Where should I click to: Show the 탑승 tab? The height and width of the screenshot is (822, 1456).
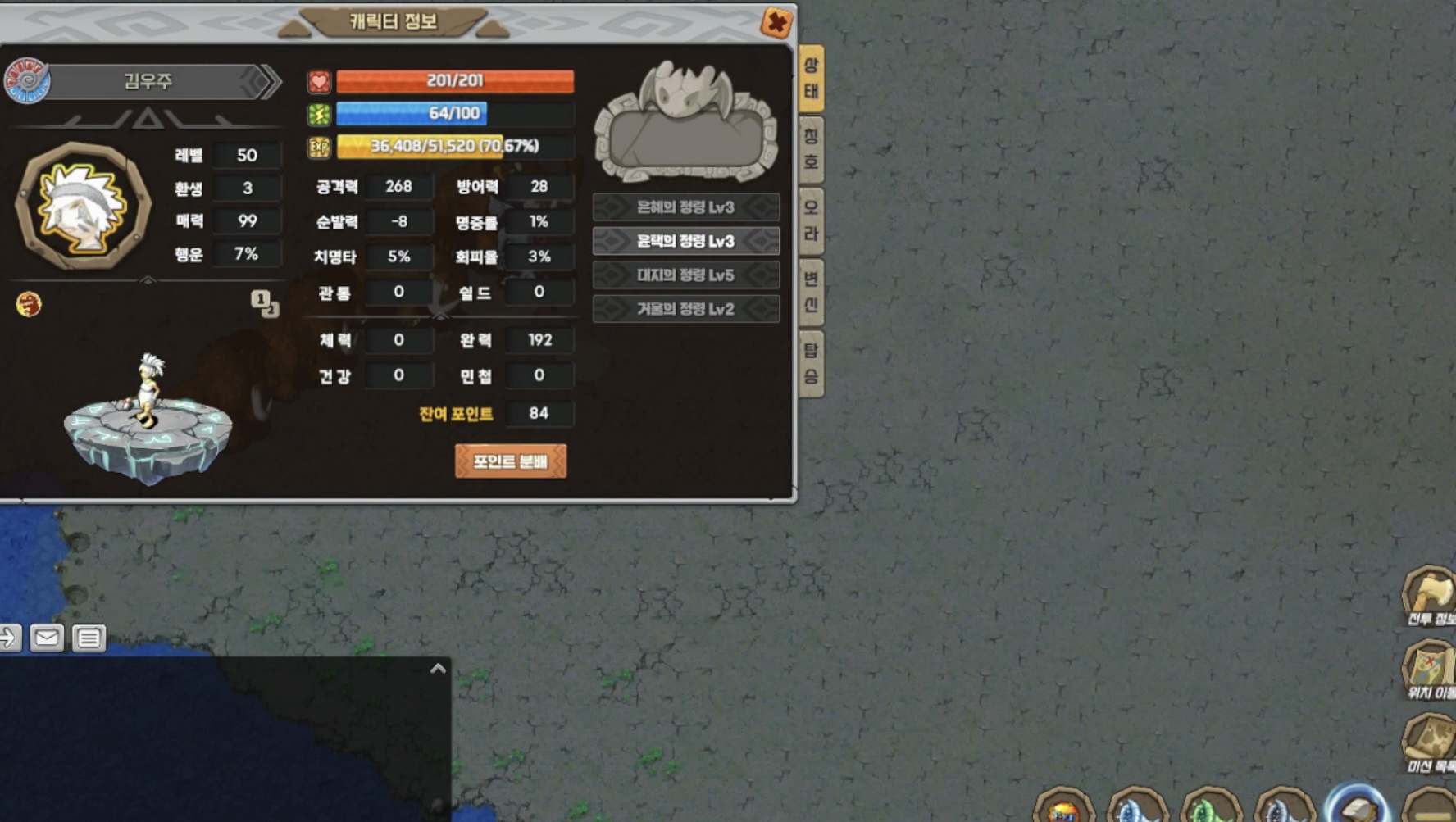point(811,363)
